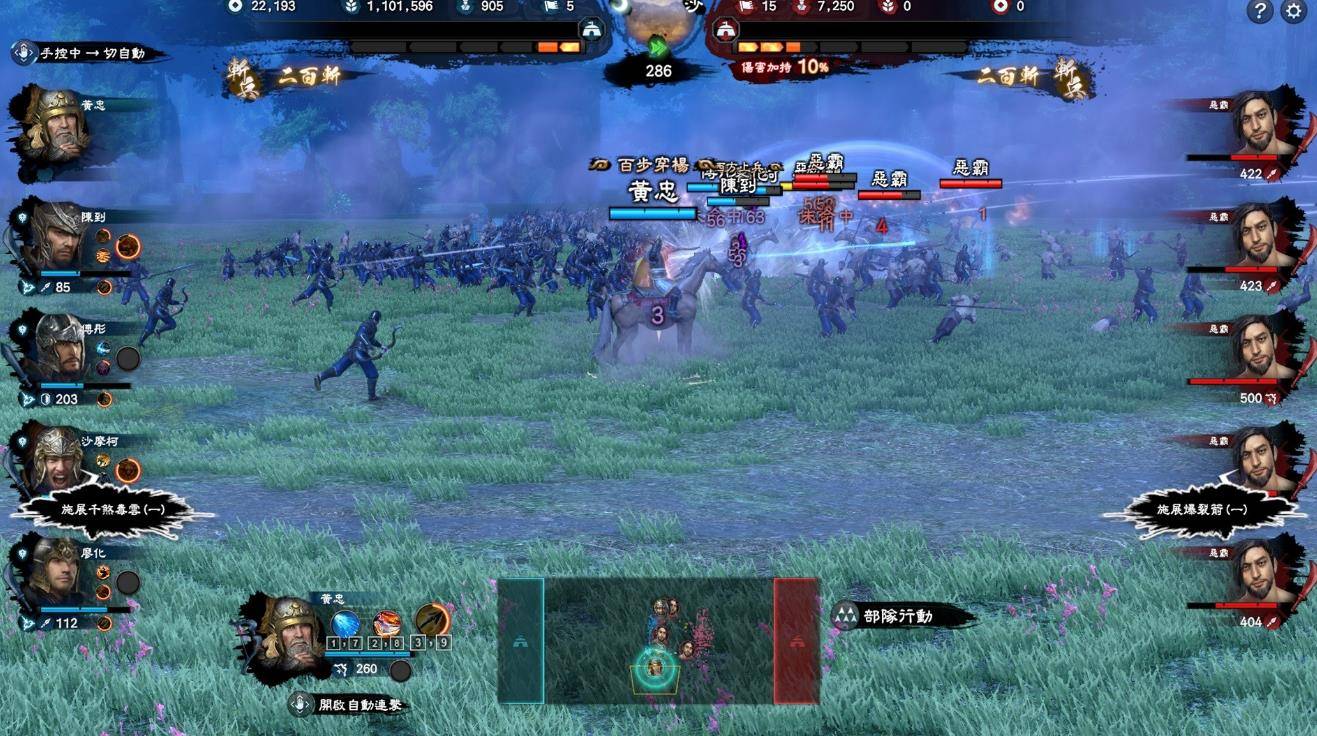Select general 廖化's portrait
This screenshot has height=736, width=1317.
coord(56,572)
